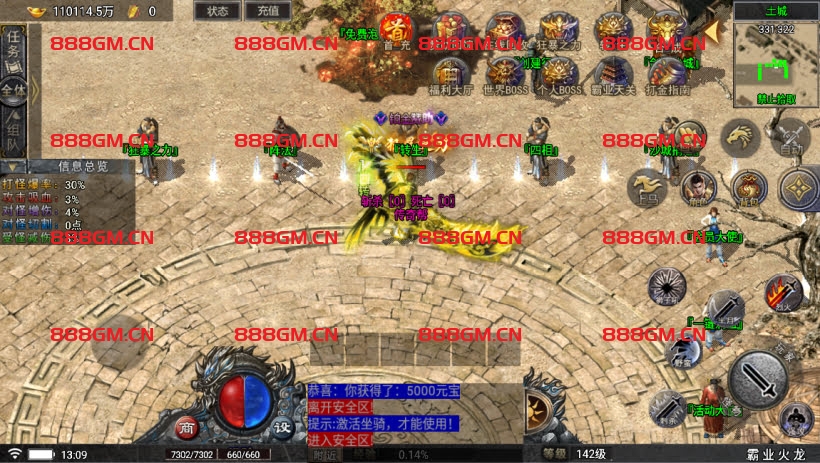Toggle 自动 auto-combat

(x=791, y=139)
